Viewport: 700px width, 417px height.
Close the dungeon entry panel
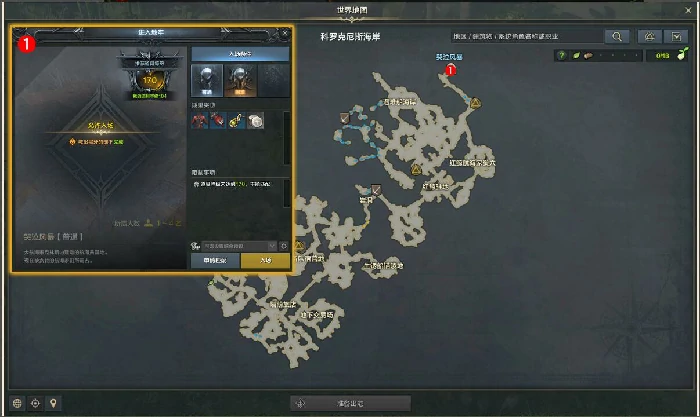(x=285, y=33)
